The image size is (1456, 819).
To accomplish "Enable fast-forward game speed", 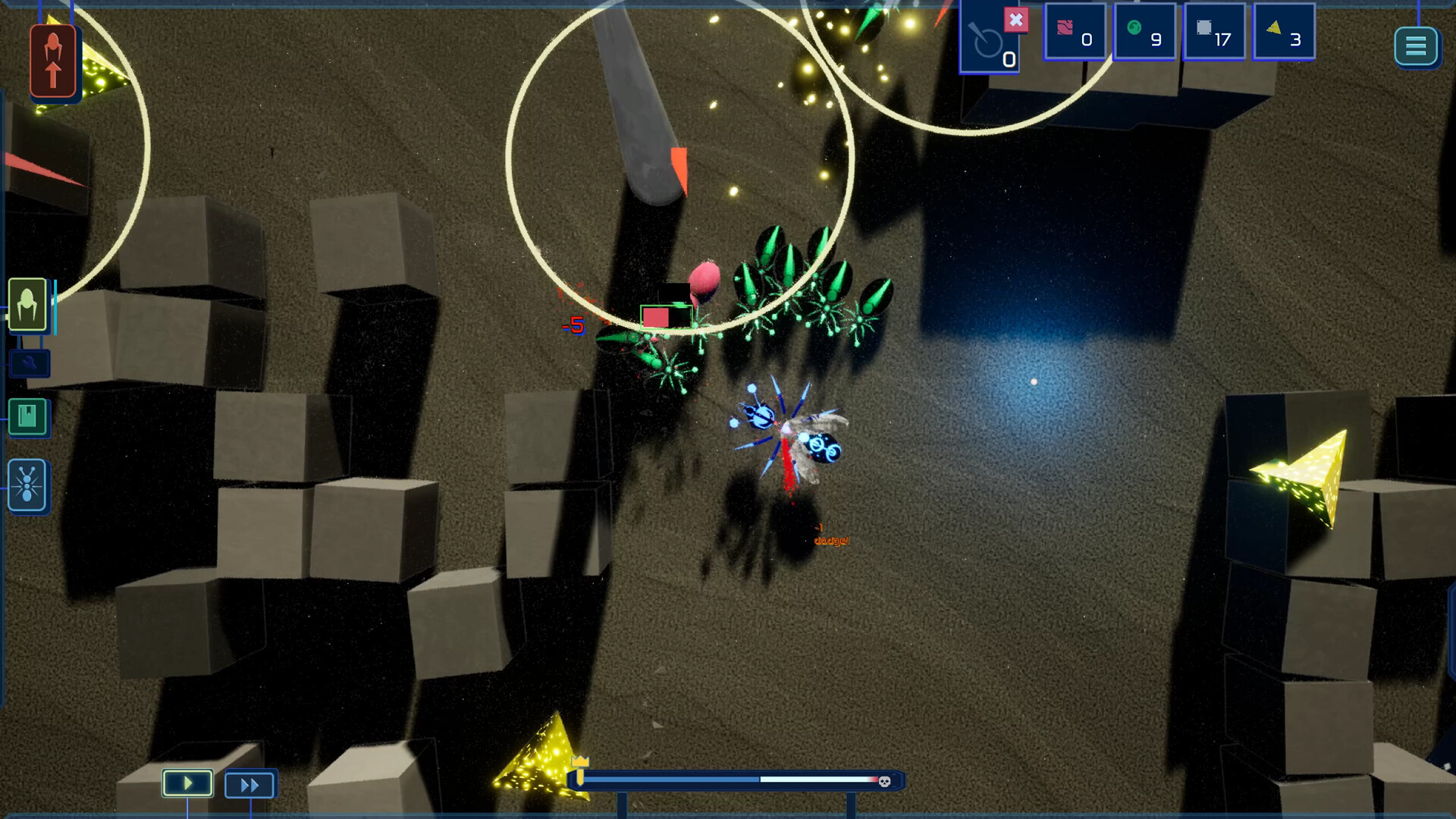I will [x=250, y=784].
